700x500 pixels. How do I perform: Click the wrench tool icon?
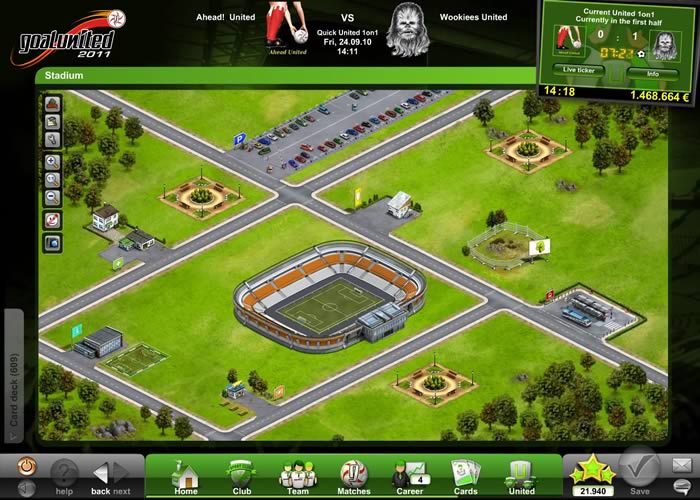(52, 139)
